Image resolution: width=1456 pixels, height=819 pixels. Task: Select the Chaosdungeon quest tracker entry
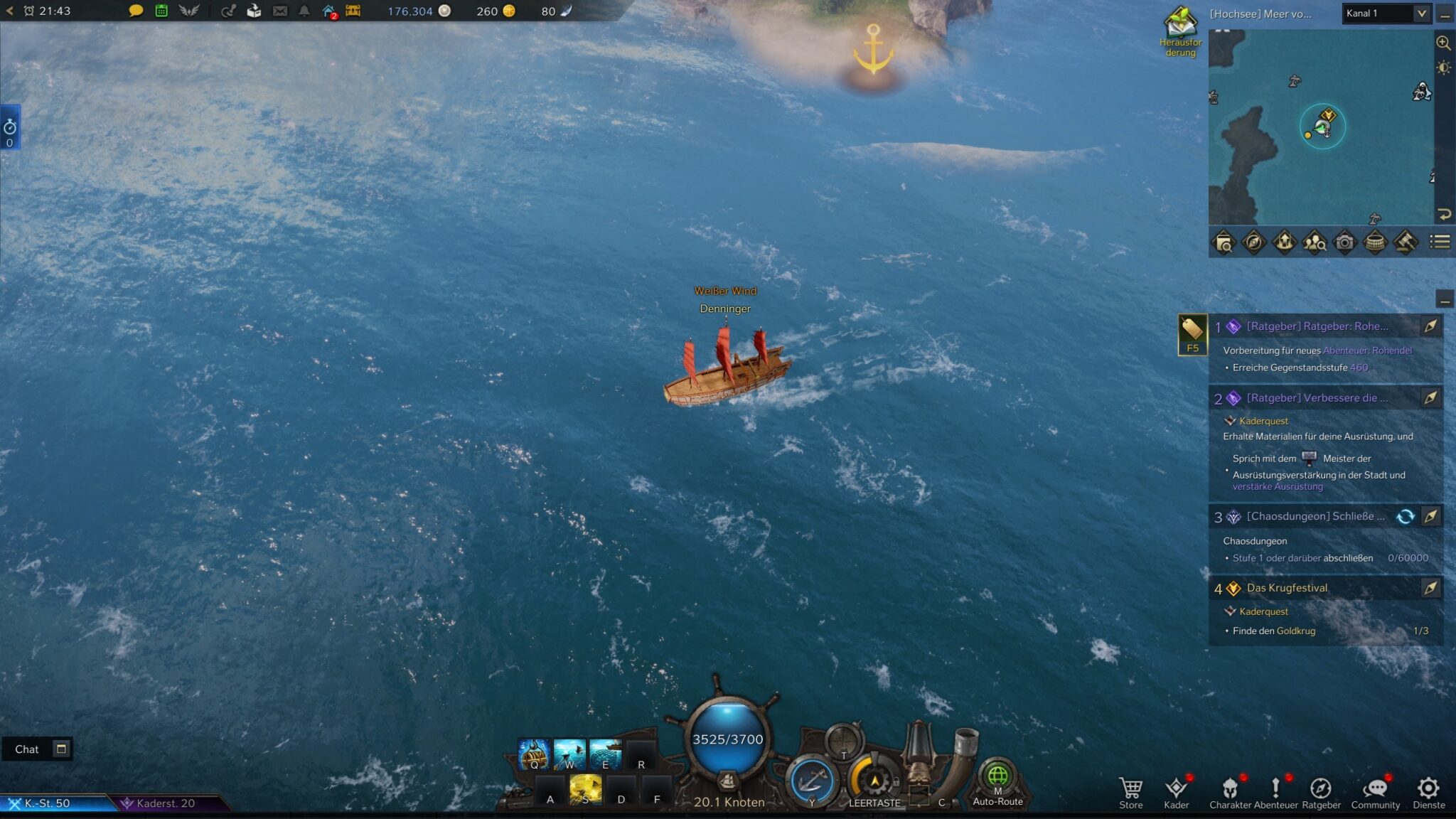pyautogui.click(x=1315, y=517)
